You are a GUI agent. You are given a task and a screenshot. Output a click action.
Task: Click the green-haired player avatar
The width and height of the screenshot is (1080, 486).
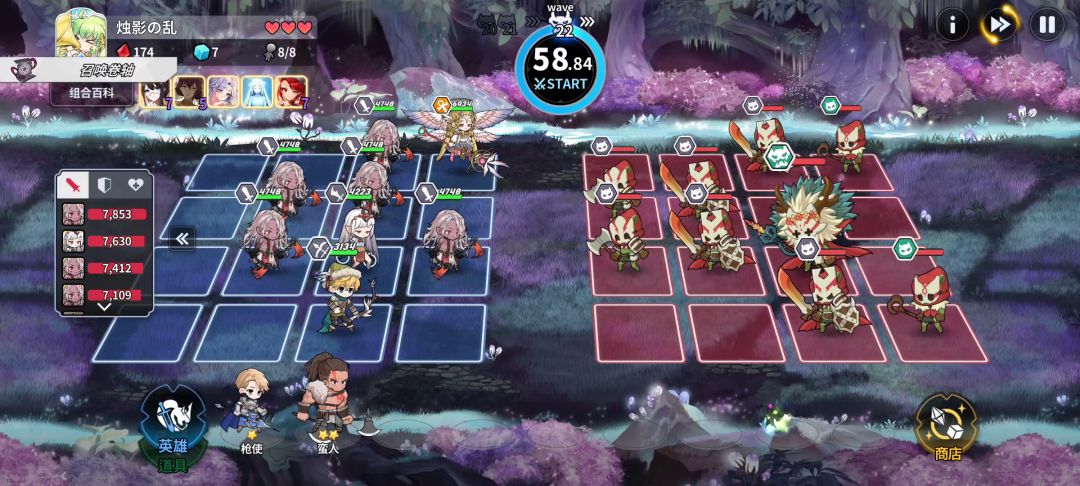point(81,34)
